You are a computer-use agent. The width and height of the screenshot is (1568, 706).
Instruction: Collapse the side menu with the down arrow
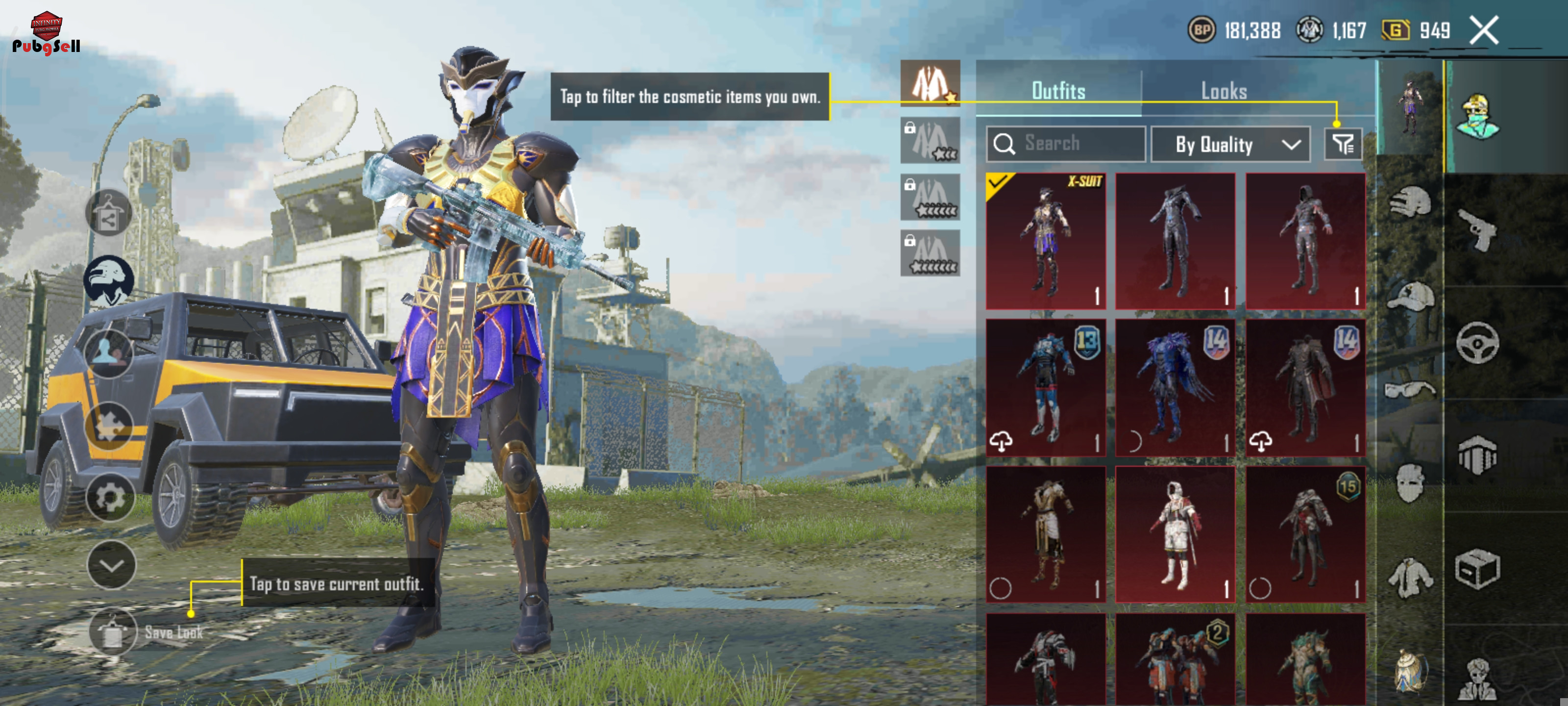pyautogui.click(x=111, y=565)
